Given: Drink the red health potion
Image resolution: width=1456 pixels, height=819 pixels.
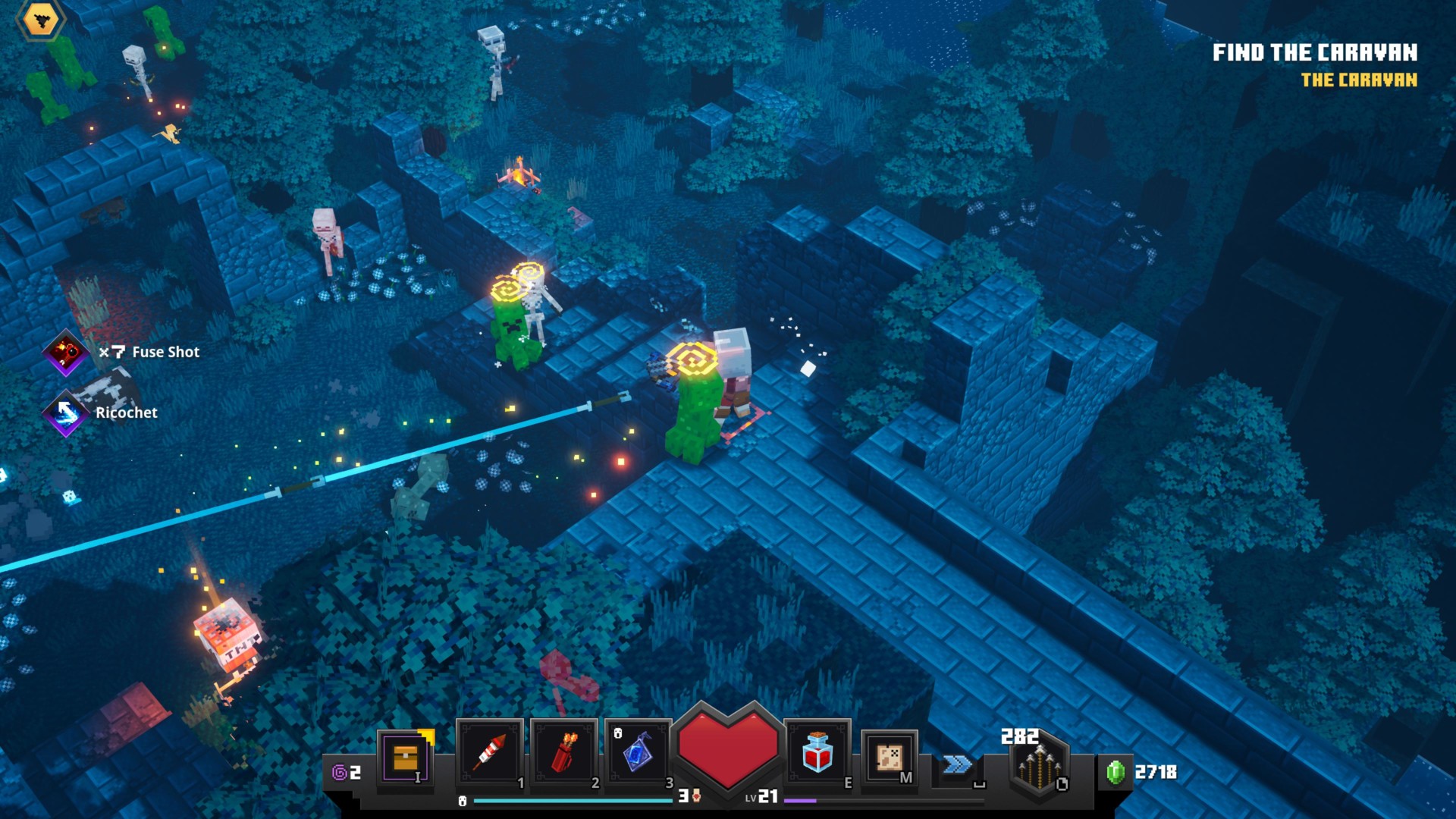Looking at the screenshot, I should point(817,753).
